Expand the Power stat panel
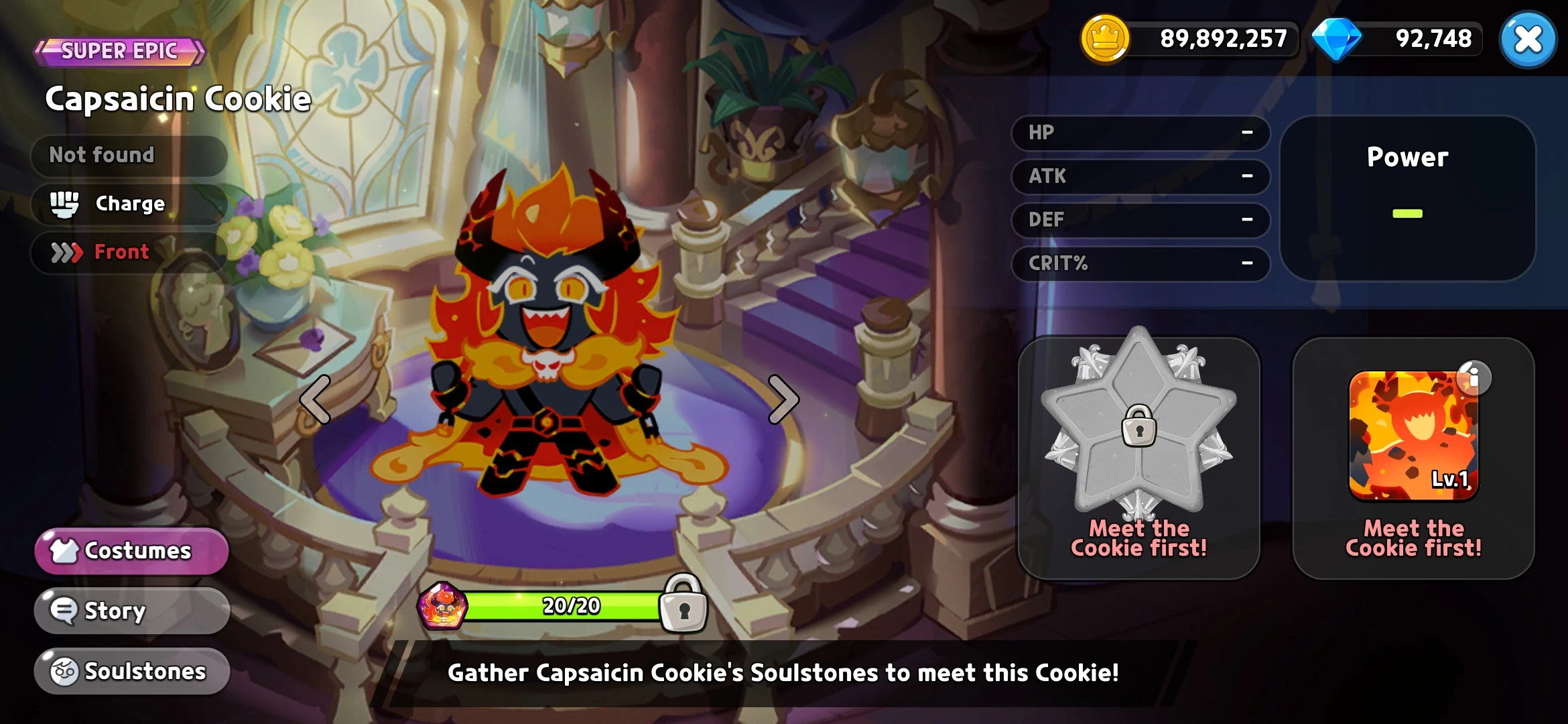The image size is (1568, 724). pyautogui.click(x=1406, y=199)
